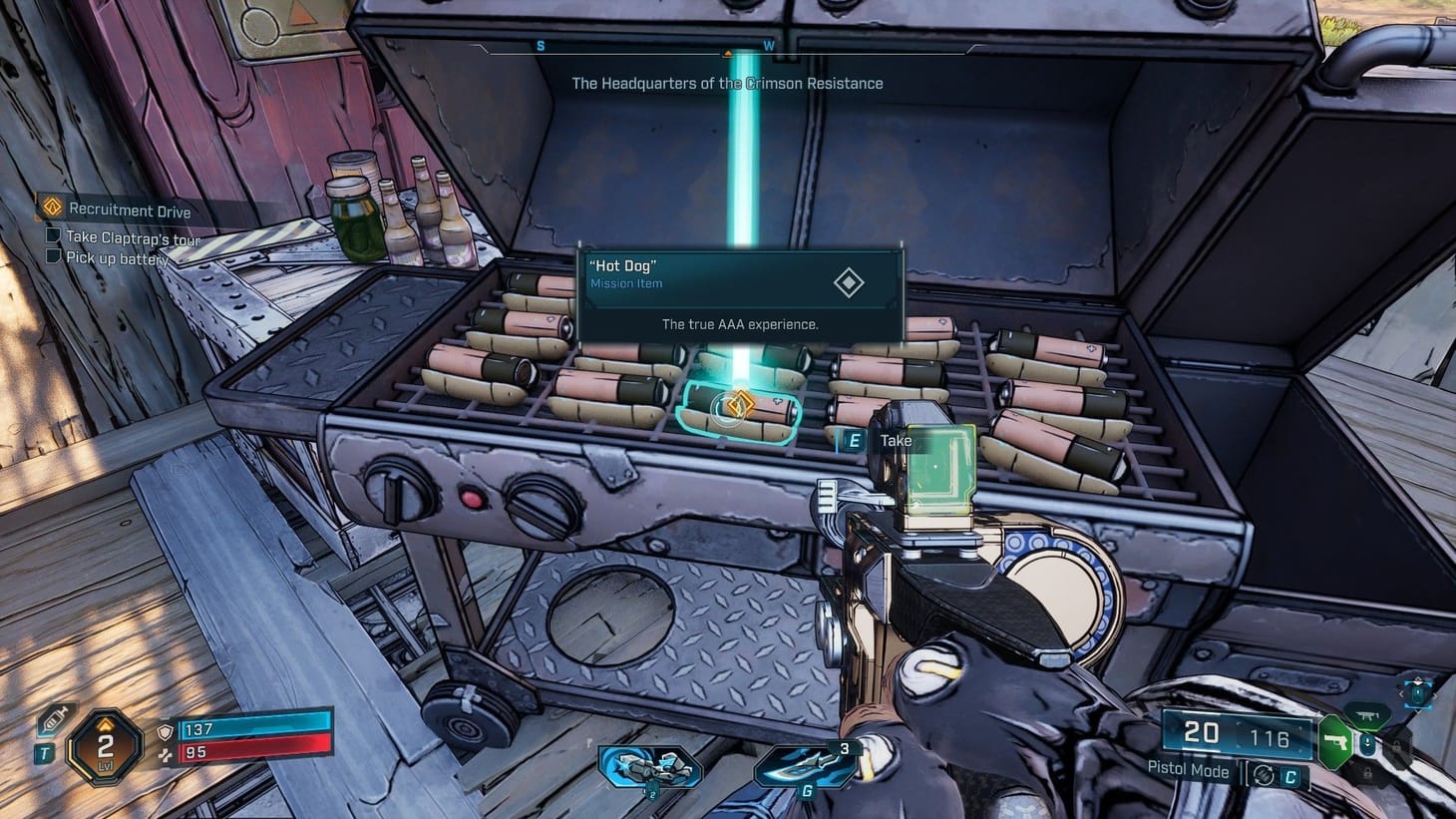Click the W marker on the compass bar

tap(767, 45)
